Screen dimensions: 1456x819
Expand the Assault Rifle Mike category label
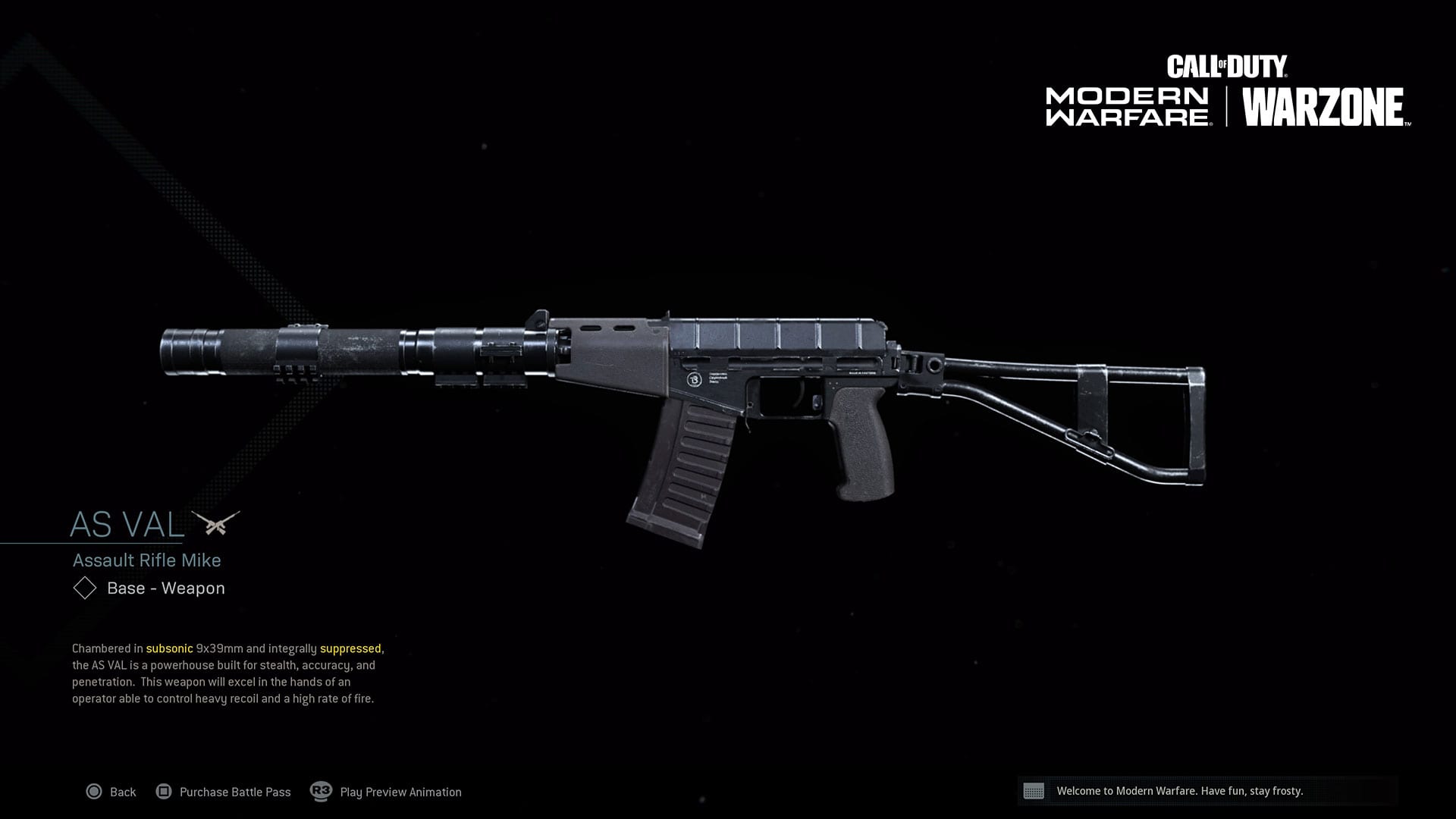[146, 560]
